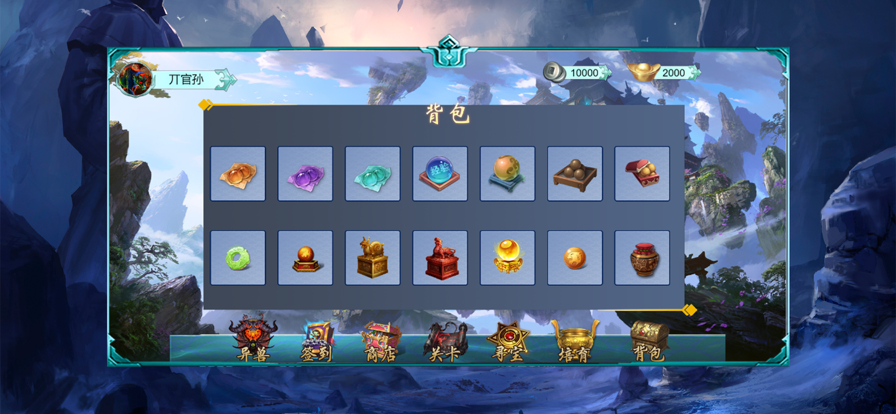Click the 背包 treasure chest button

pos(648,338)
